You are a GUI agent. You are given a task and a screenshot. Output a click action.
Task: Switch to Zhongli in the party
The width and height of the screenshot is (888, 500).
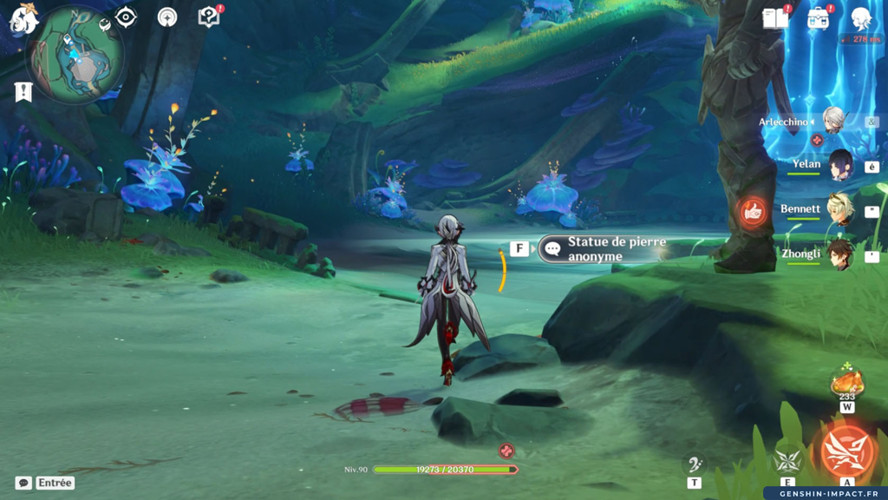(840, 253)
